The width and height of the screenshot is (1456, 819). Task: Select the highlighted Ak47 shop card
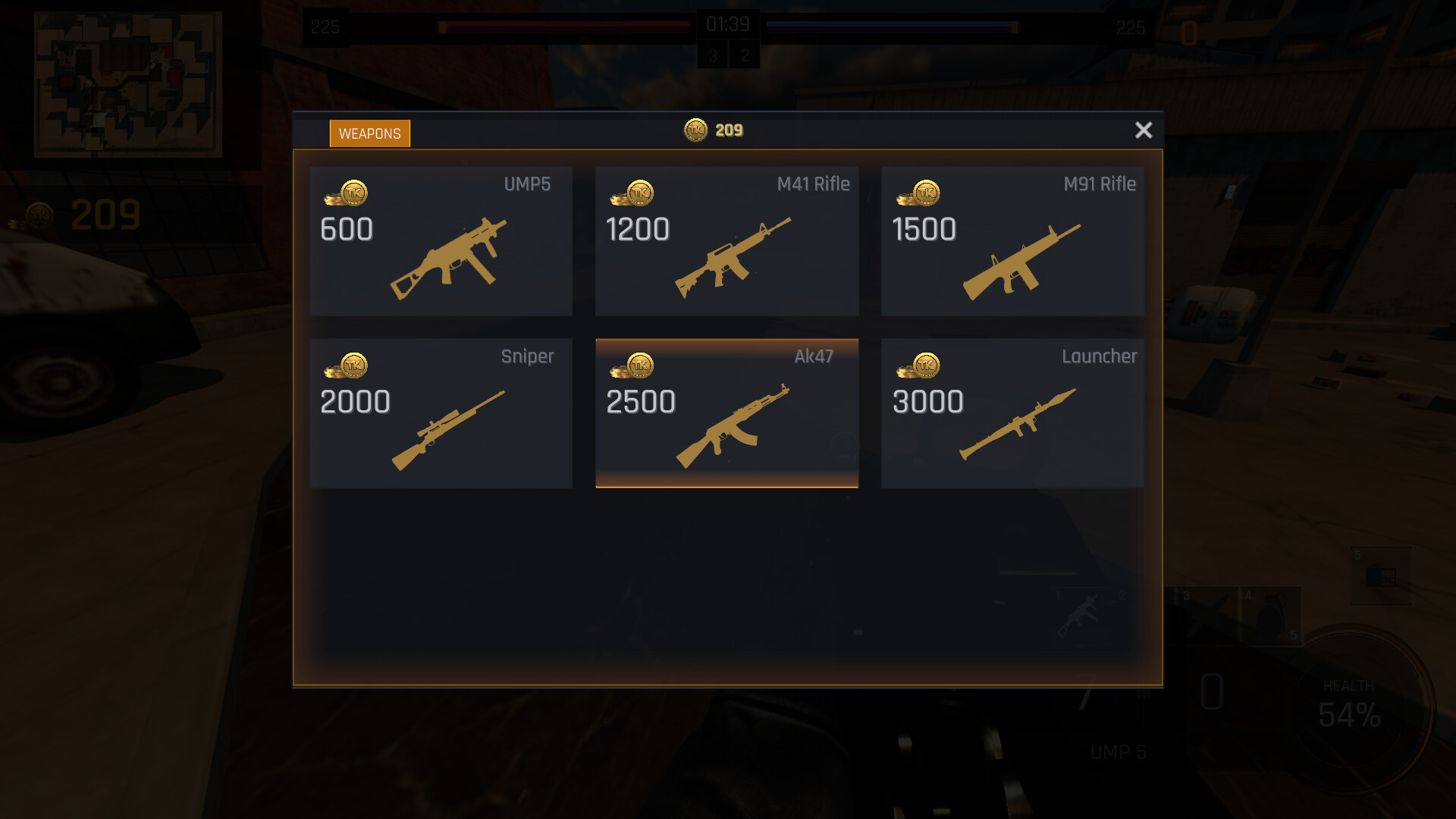coord(726,413)
